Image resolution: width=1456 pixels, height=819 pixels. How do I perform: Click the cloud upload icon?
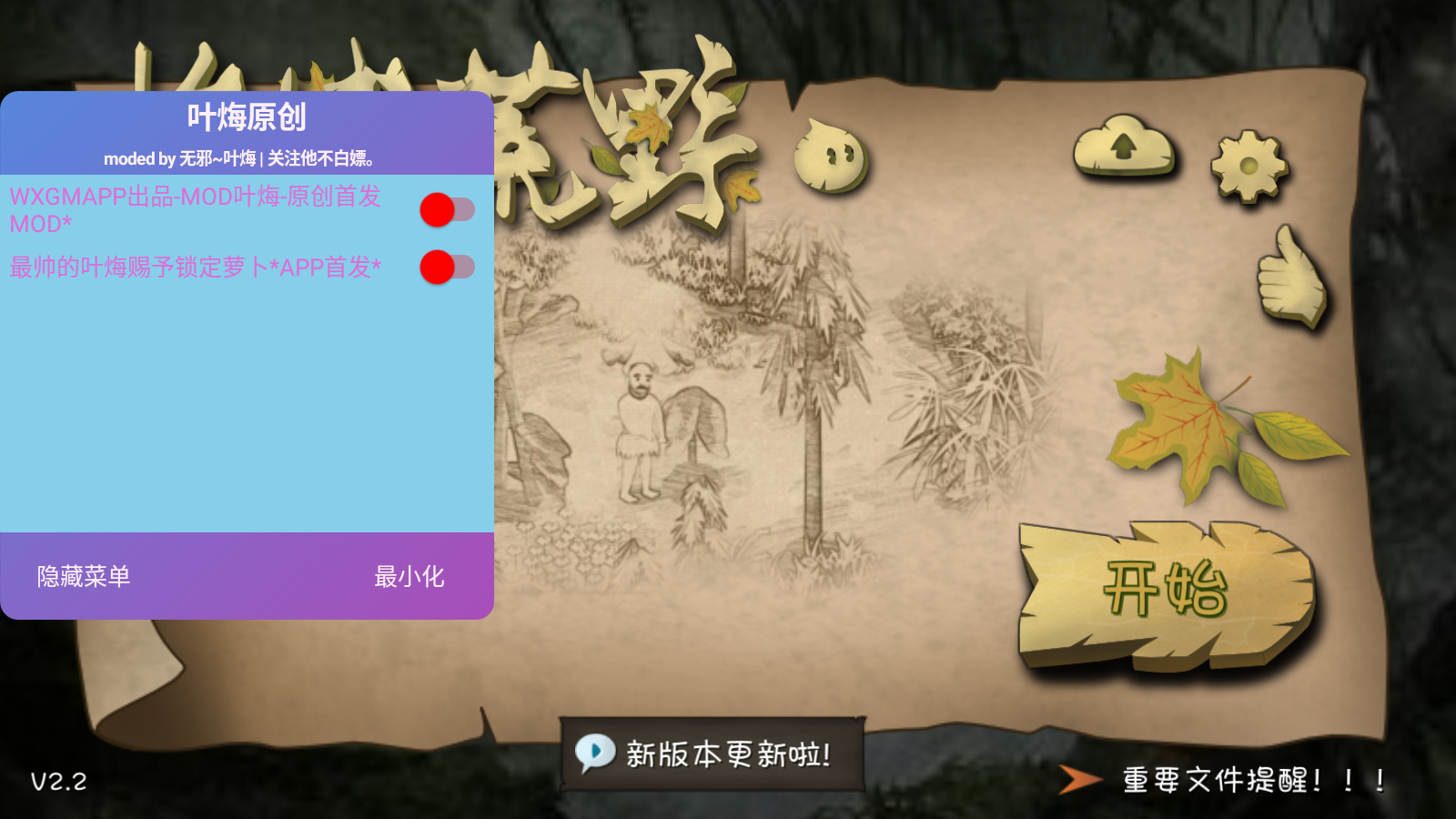1124,146
